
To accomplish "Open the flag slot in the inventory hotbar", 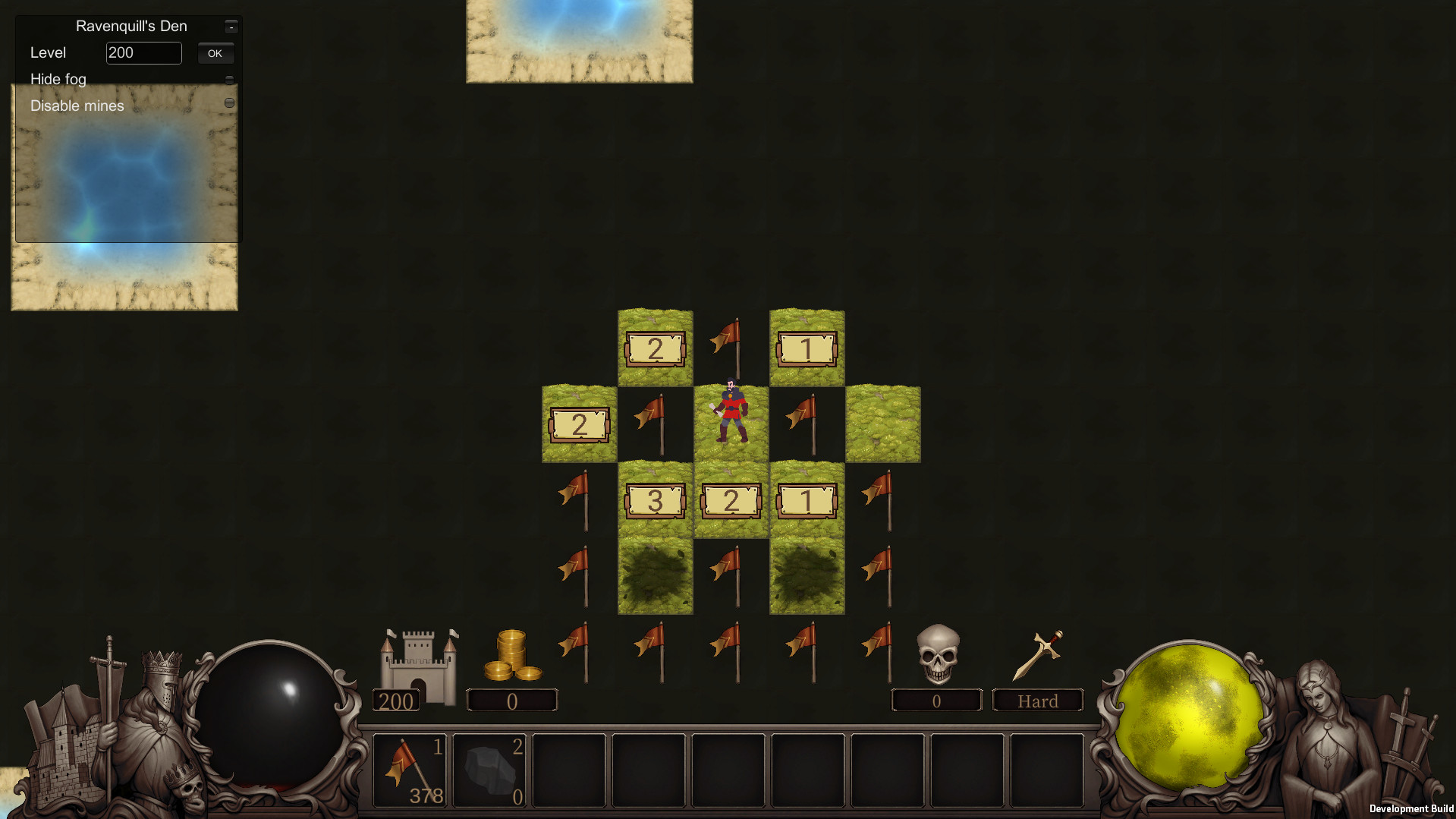I will pyautogui.click(x=410, y=770).
